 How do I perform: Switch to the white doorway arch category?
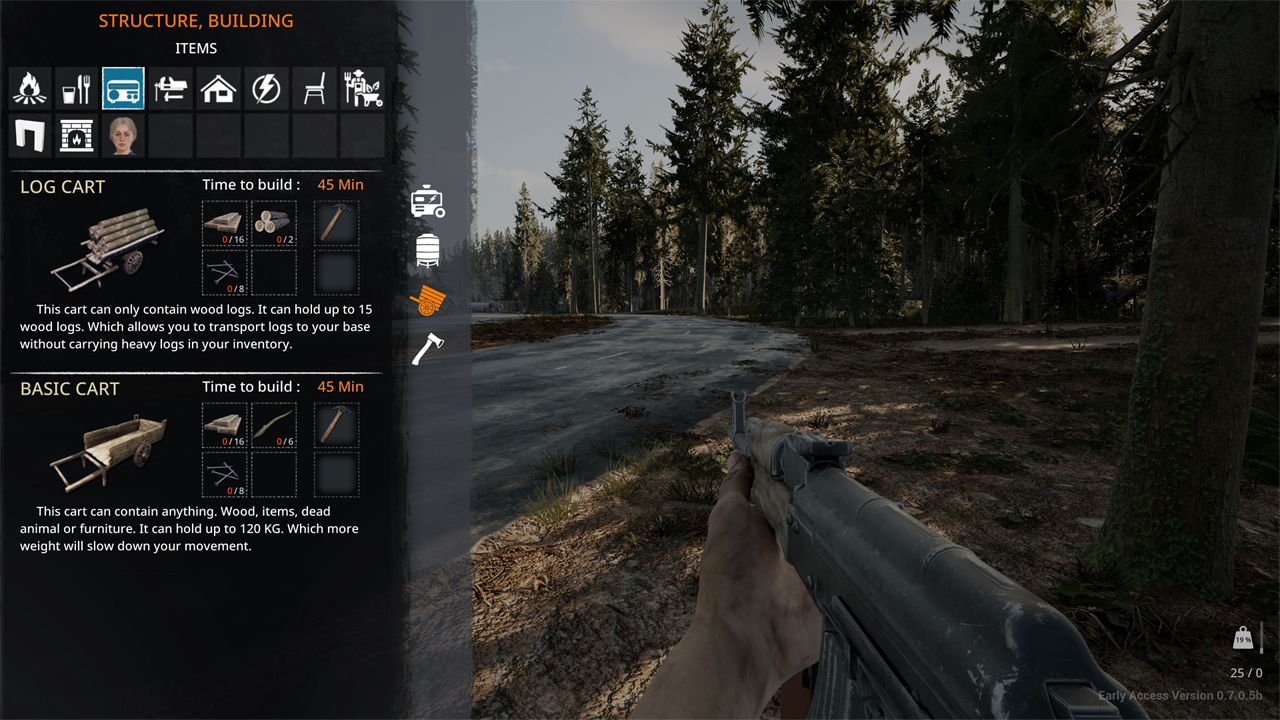pyautogui.click(x=30, y=136)
